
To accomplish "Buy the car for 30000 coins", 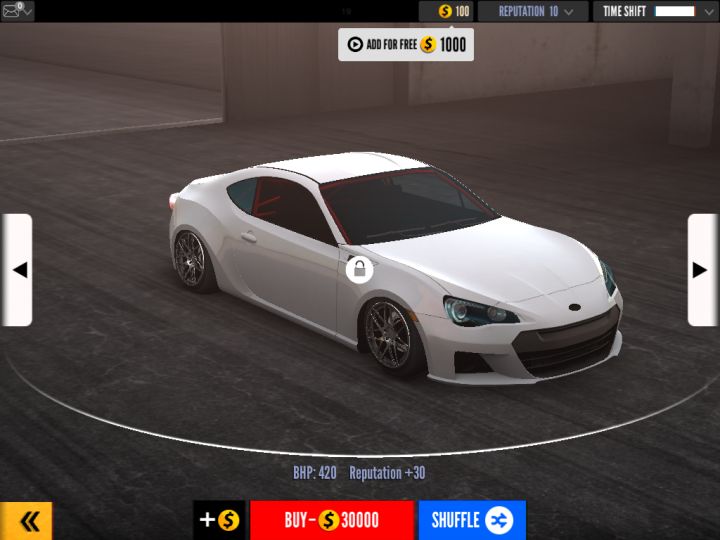I will pos(331,521).
